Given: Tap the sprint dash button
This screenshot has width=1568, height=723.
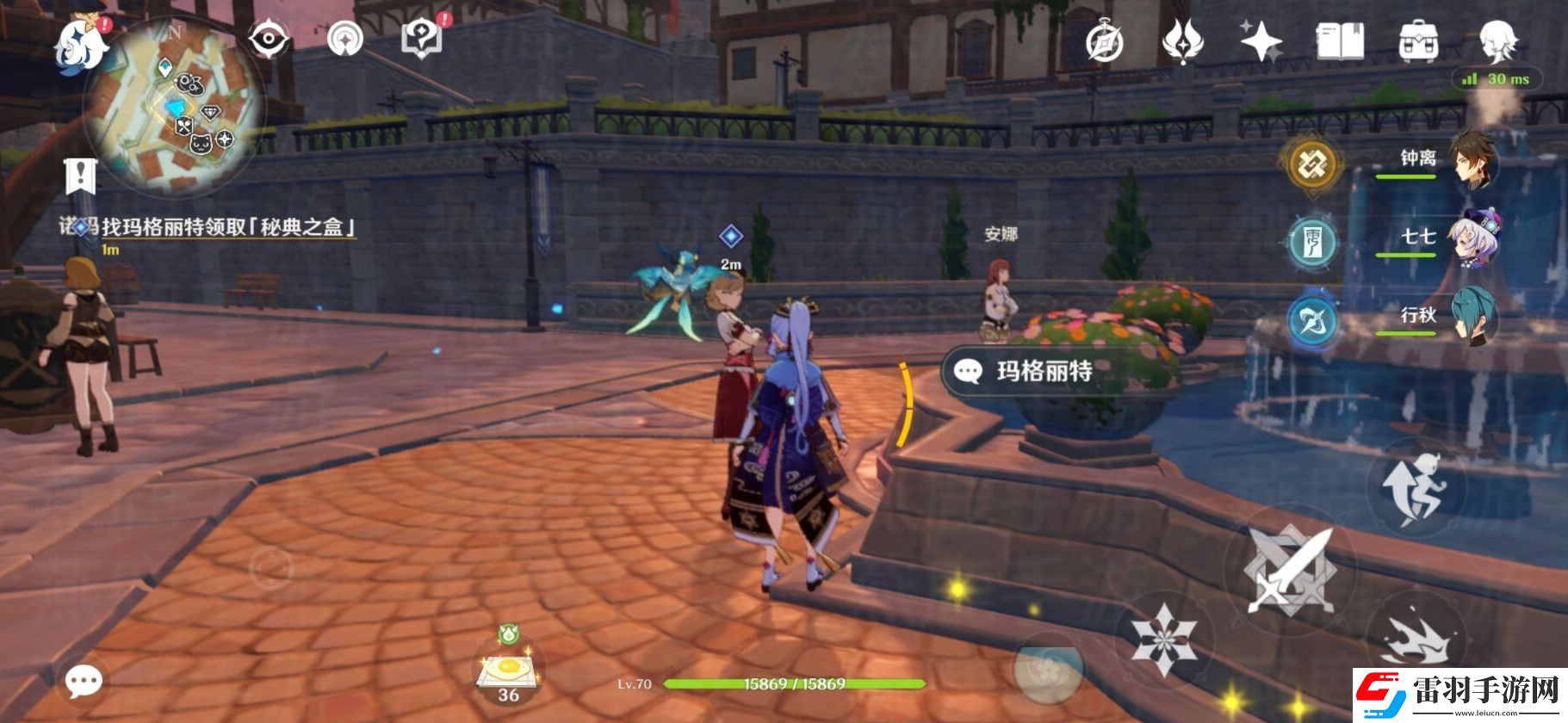Looking at the screenshot, I should point(1414,641).
